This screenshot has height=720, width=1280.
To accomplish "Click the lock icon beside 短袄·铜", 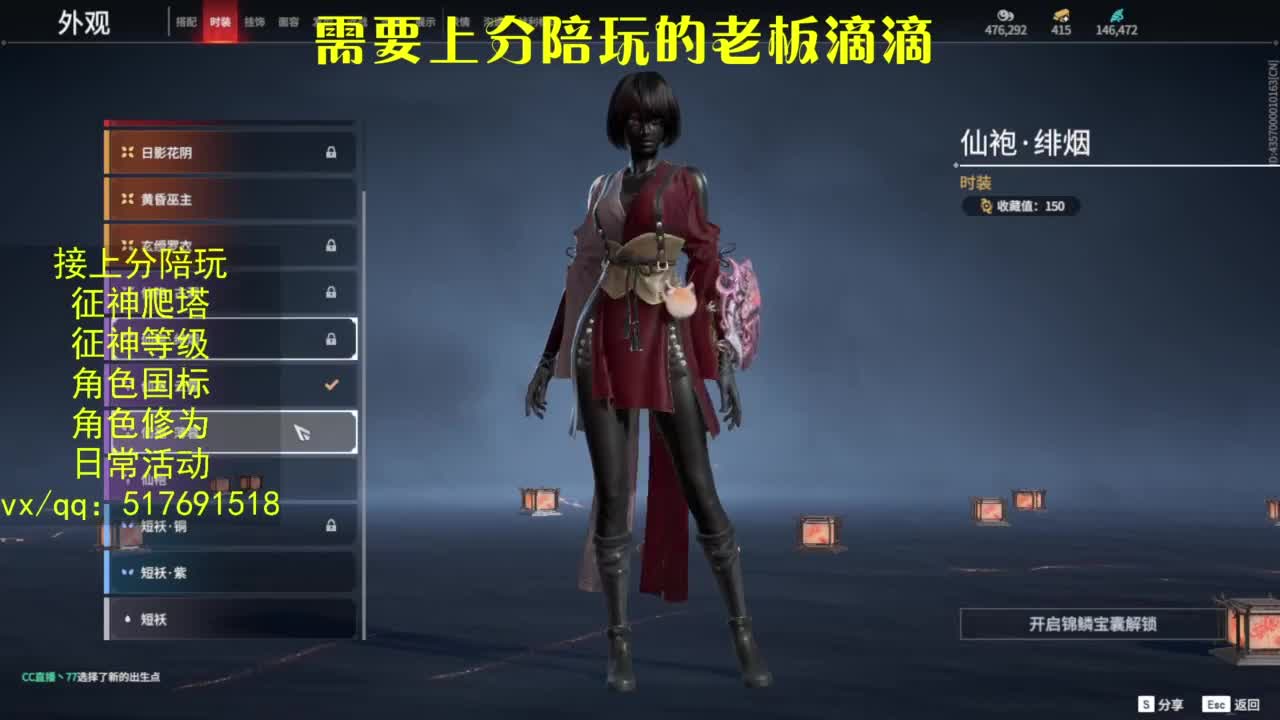I will [329, 526].
